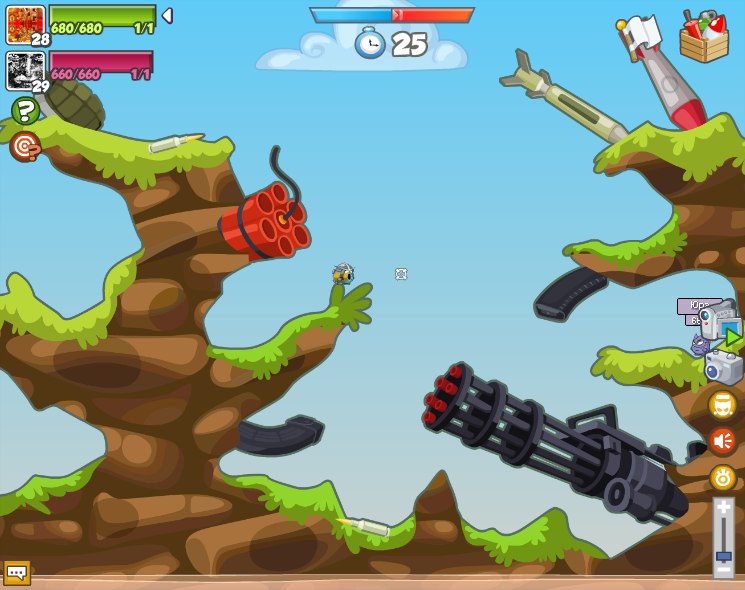745x590 pixels.
Task: Click the white arrow beside the health bar
Action: (167, 16)
